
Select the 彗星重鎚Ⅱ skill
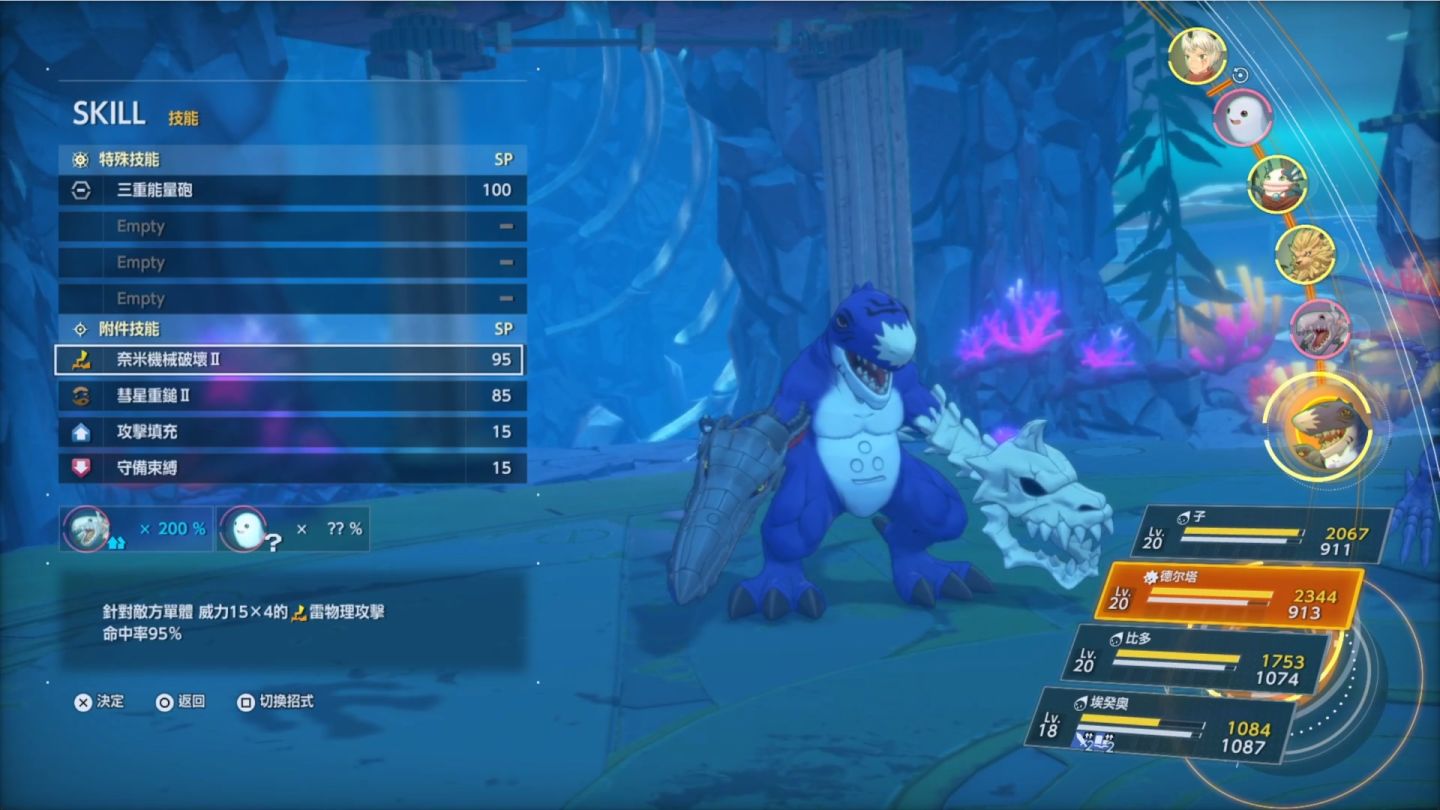point(290,396)
